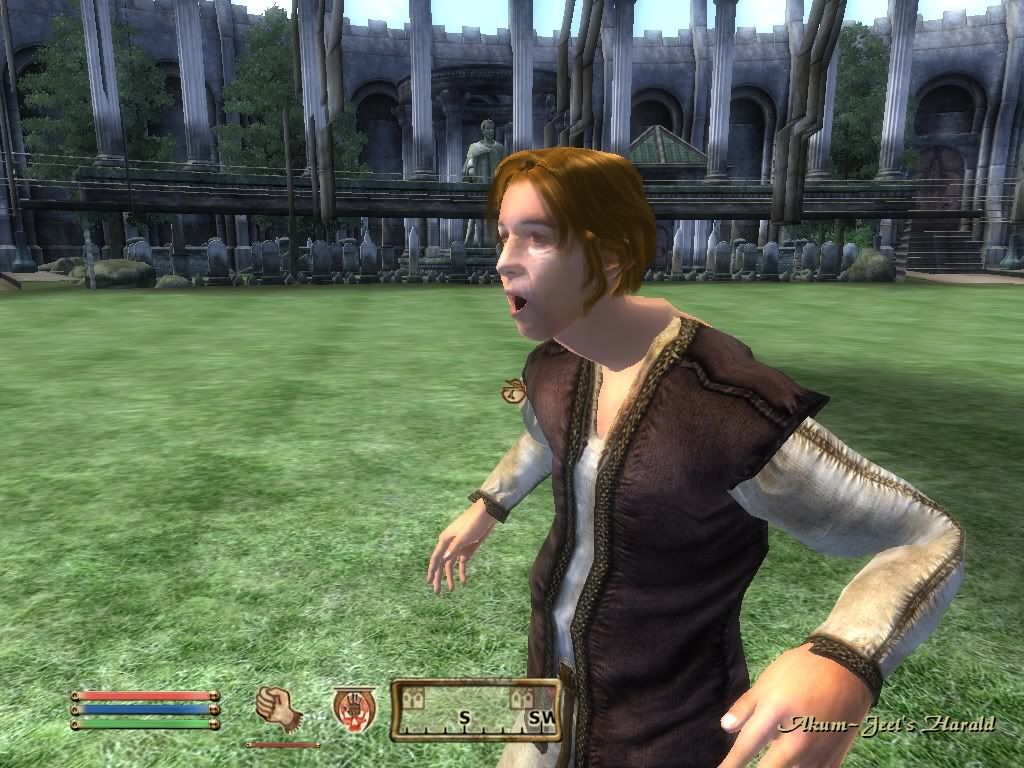1024x768 pixels.
Task: Click the compass direction bar
Action: [x=475, y=711]
